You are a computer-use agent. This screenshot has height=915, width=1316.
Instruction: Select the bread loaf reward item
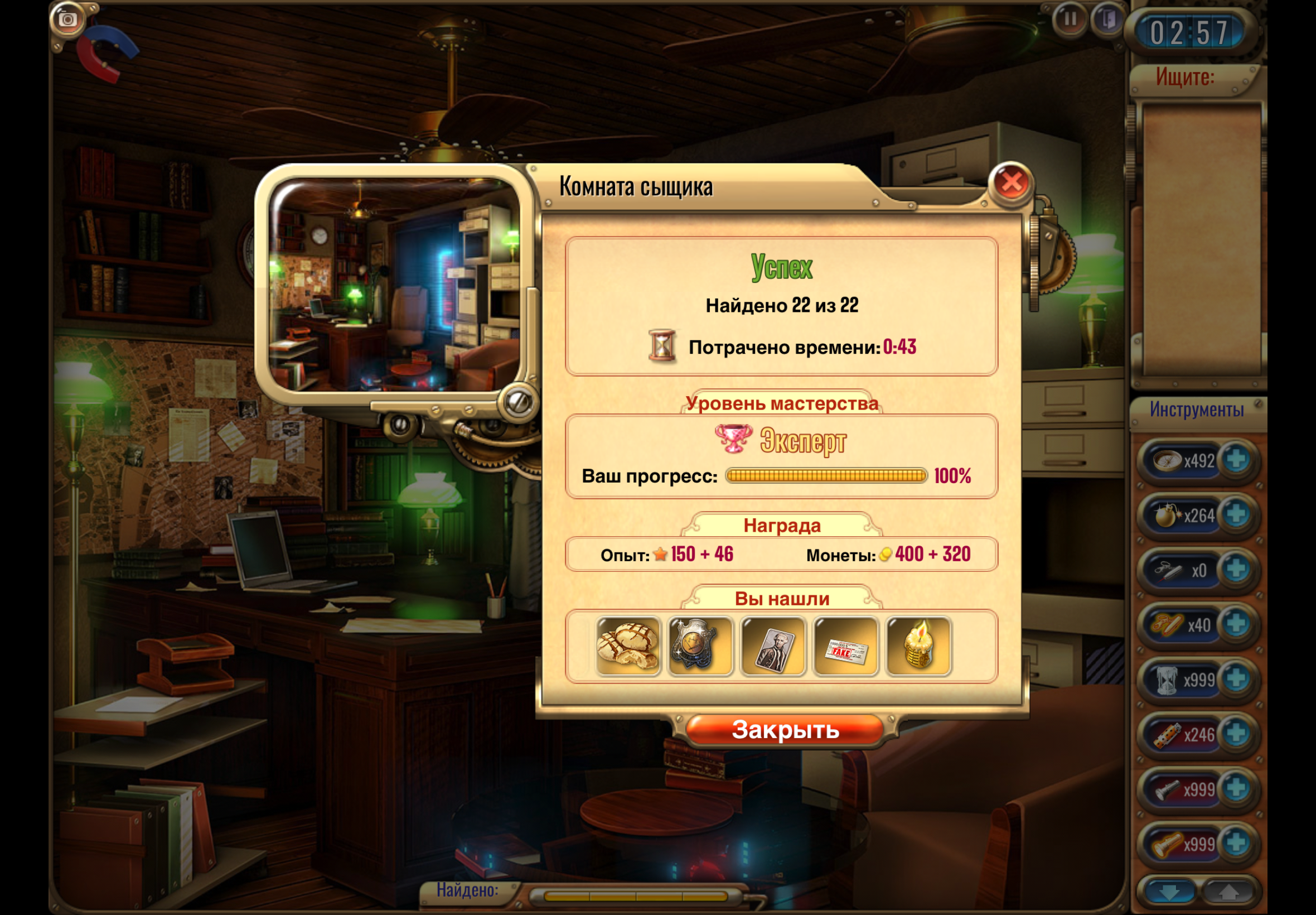[x=628, y=647]
